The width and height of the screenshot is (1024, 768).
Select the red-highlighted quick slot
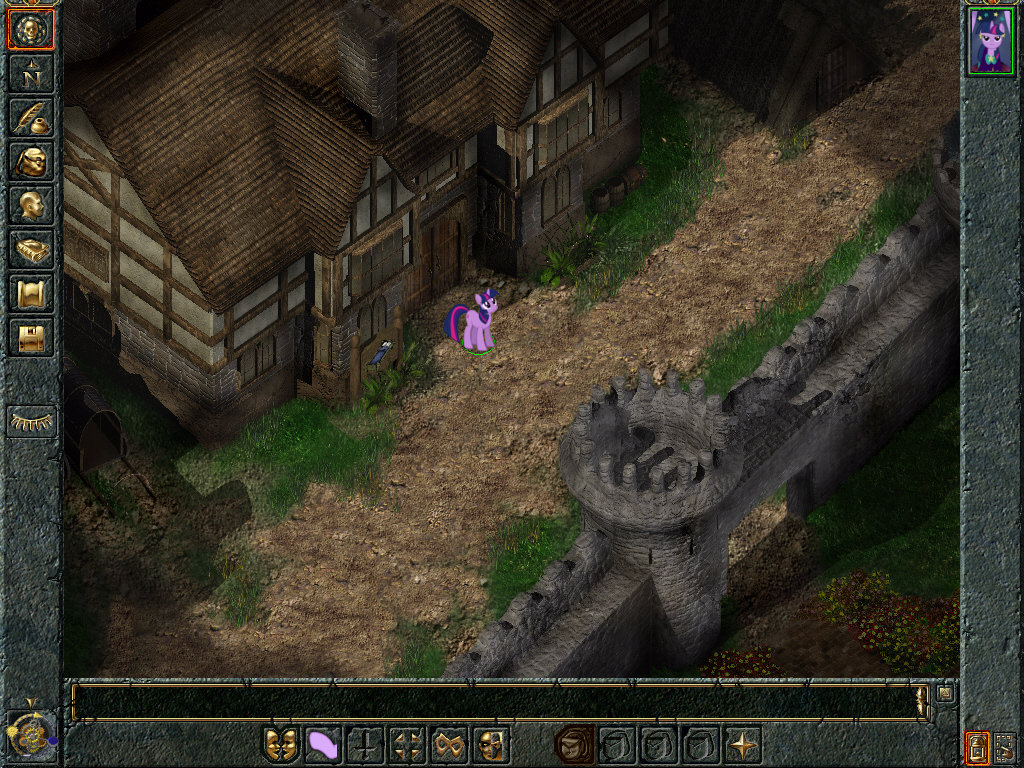(x=575, y=745)
